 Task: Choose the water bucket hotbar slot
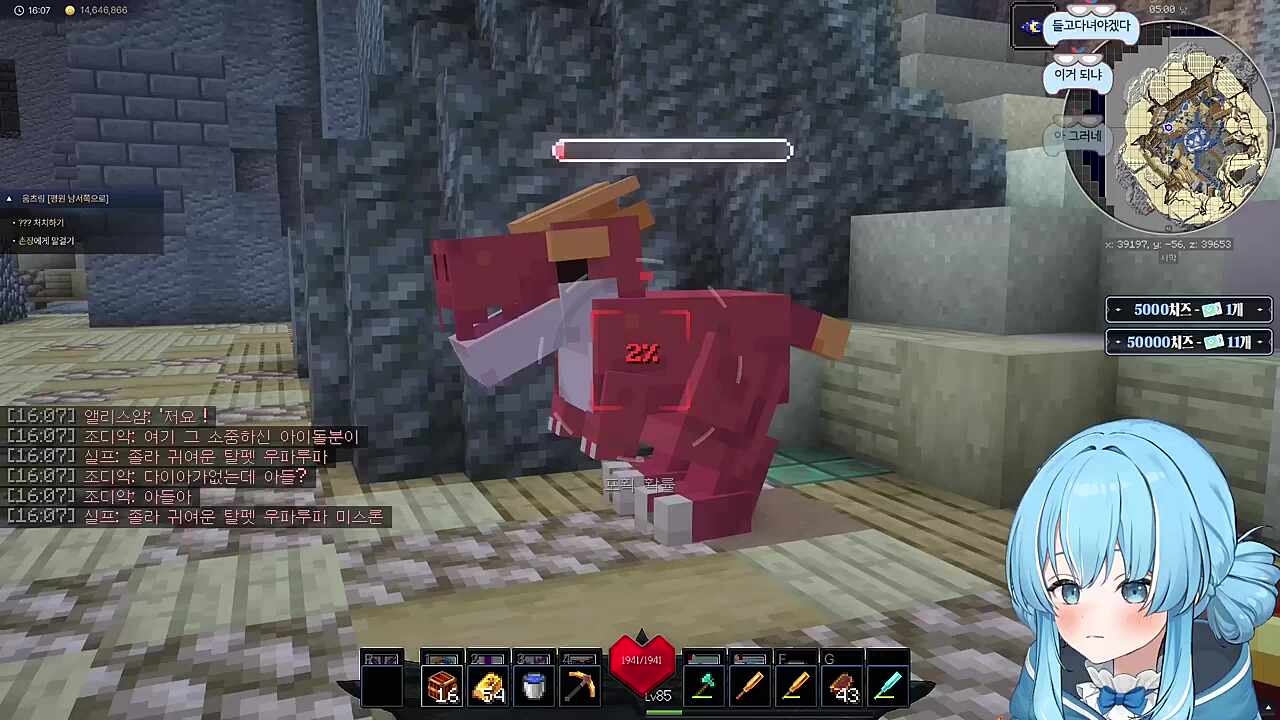pyautogui.click(x=534, y=687)
